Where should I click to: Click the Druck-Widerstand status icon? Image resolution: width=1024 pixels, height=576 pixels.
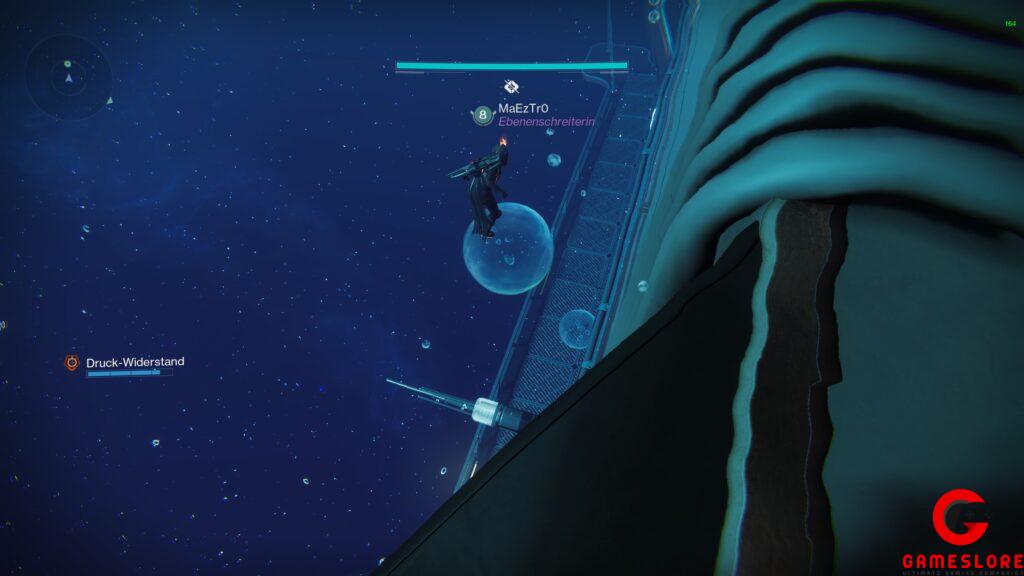pos(72,363)
